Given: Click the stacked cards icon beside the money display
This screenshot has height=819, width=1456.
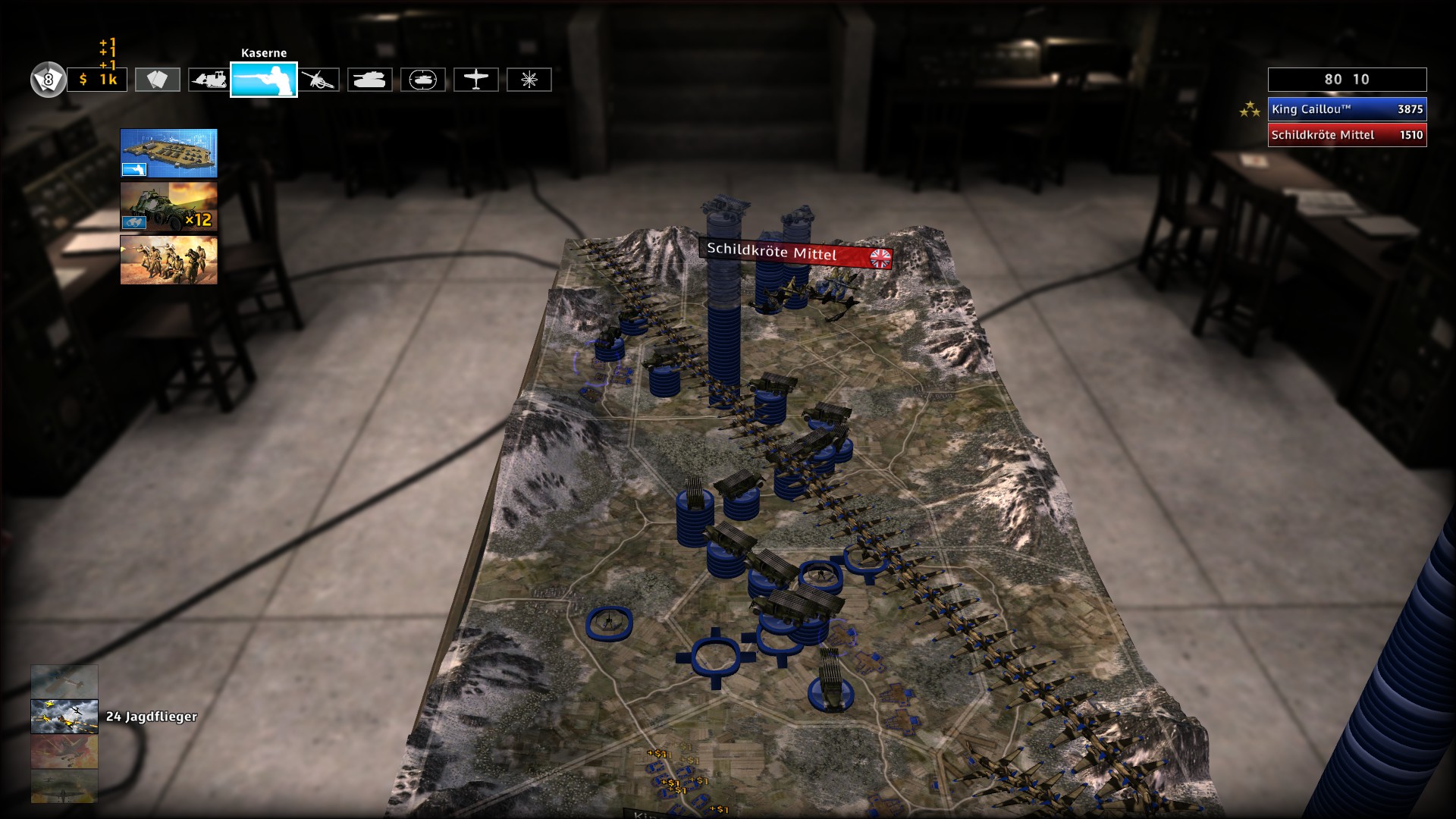Looking at the screenshot, I should 157,80.
